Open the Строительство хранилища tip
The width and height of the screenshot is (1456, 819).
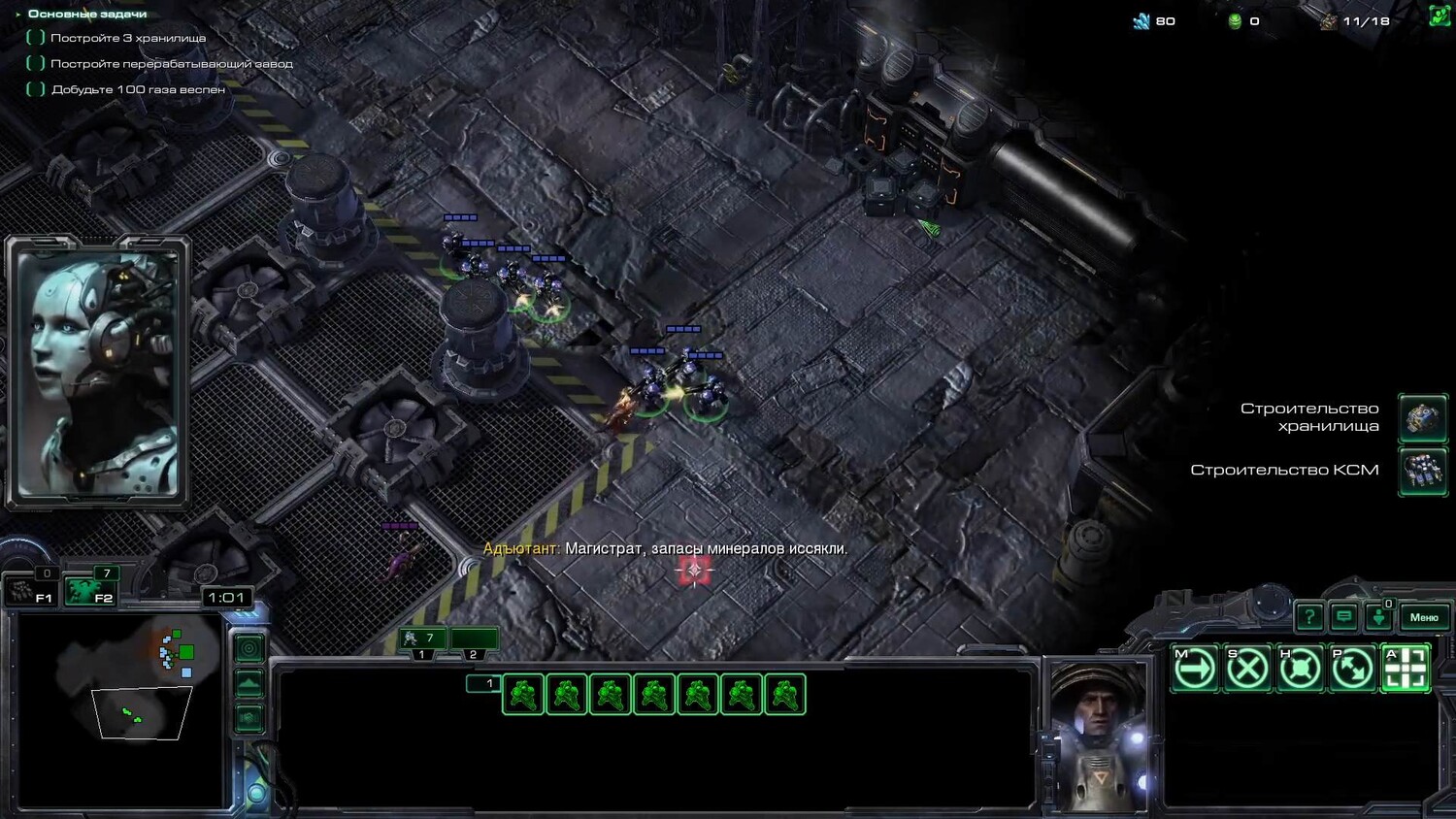coord(1422,417)
